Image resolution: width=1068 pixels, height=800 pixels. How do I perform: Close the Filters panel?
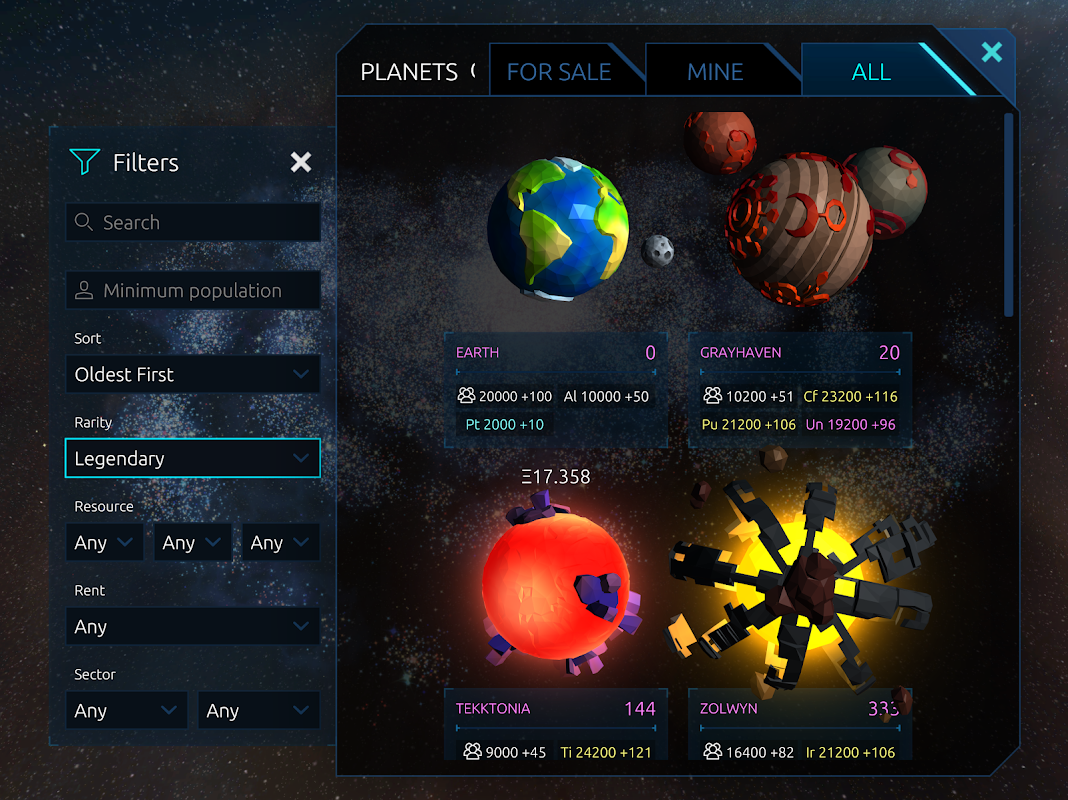coord(300,162)
